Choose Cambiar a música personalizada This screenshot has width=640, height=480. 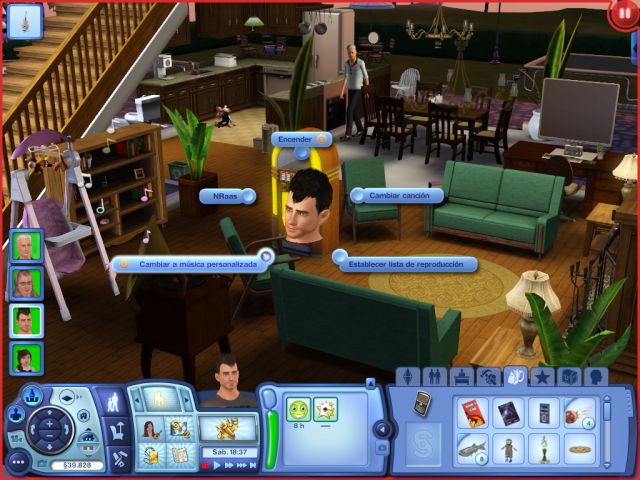(194, 263)
